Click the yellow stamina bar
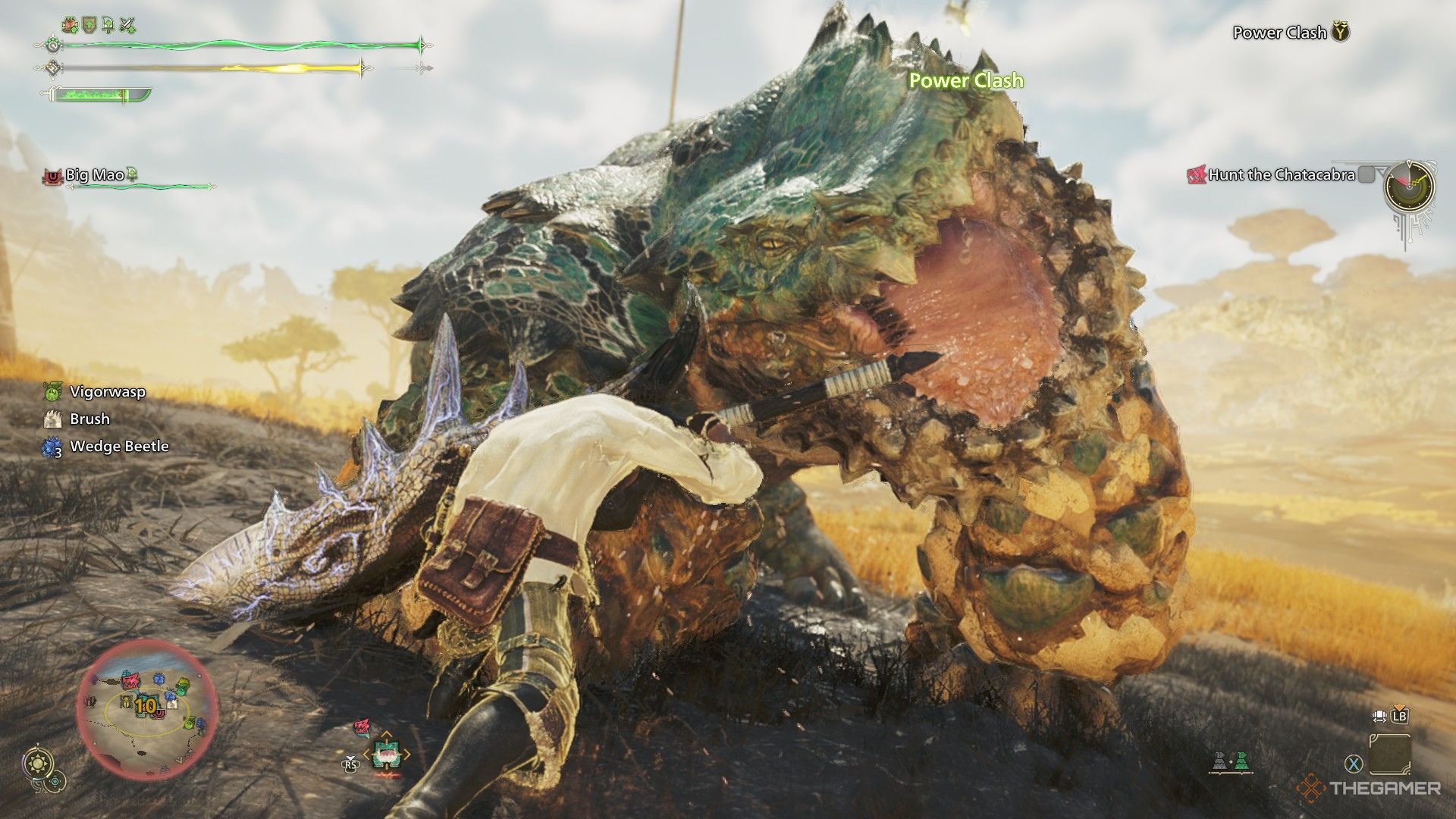 (x=212, y=68)
